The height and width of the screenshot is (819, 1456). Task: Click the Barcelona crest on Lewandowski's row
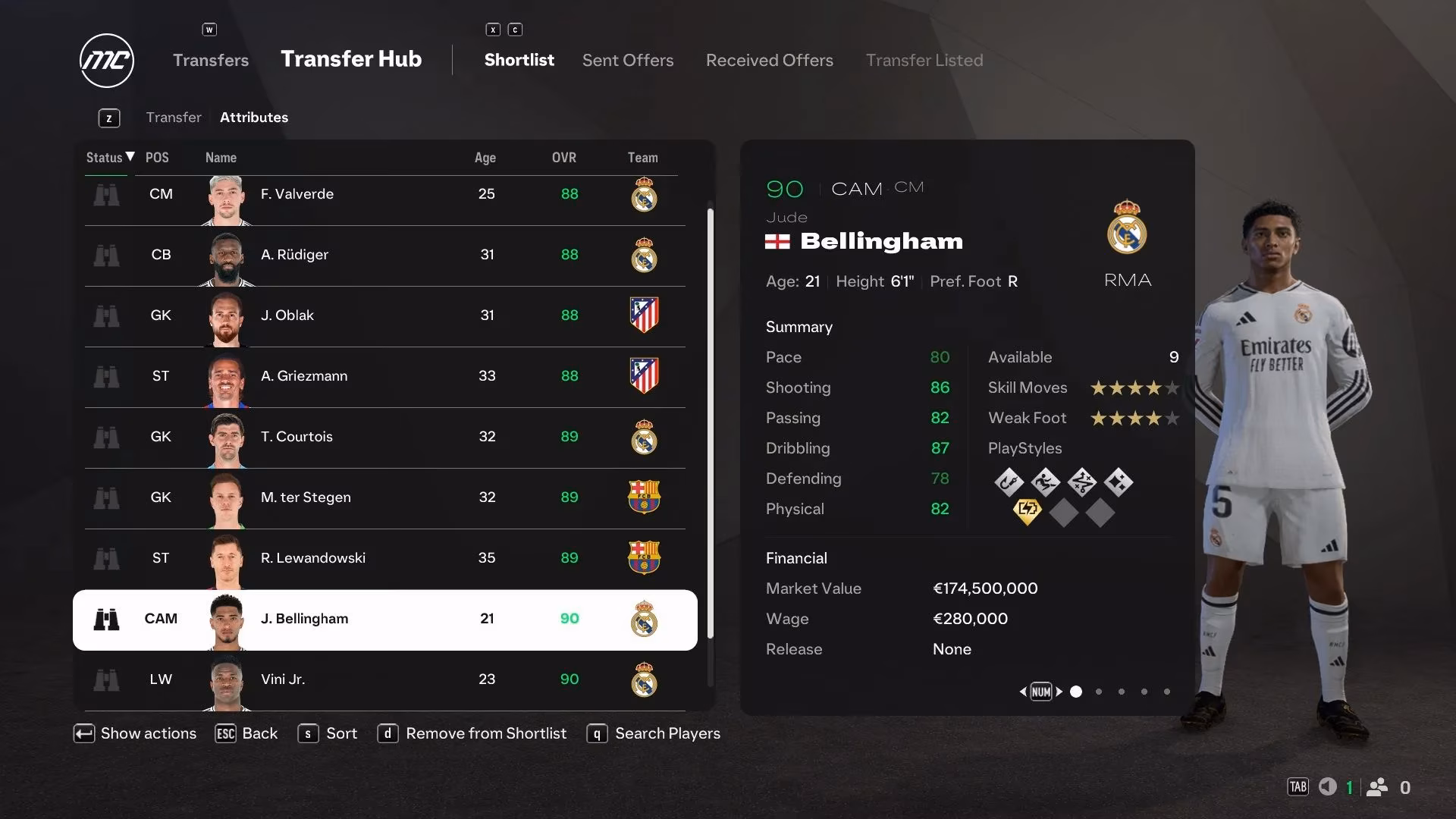click(645, 559)
